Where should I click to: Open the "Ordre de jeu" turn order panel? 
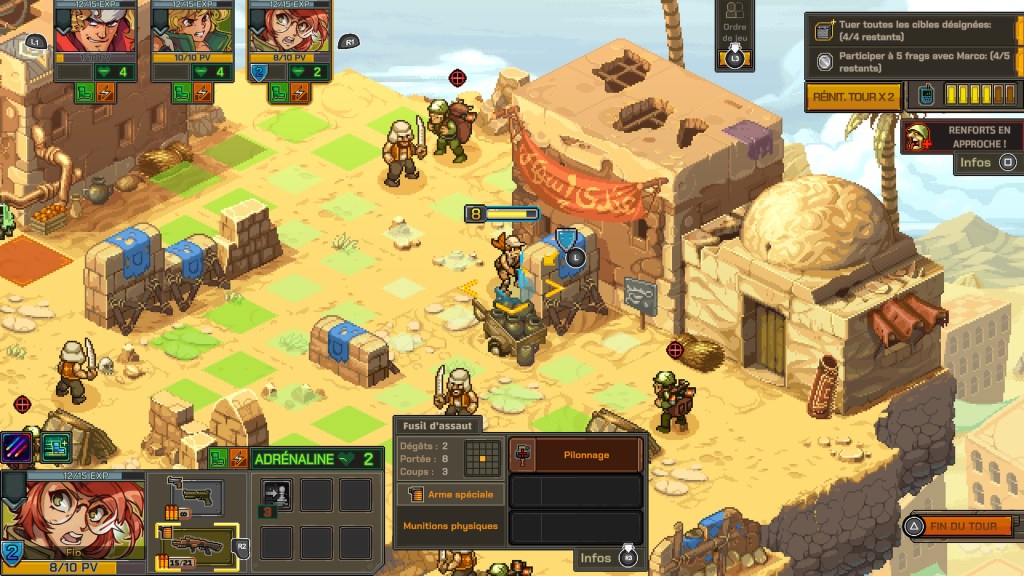tap(734, 37)
